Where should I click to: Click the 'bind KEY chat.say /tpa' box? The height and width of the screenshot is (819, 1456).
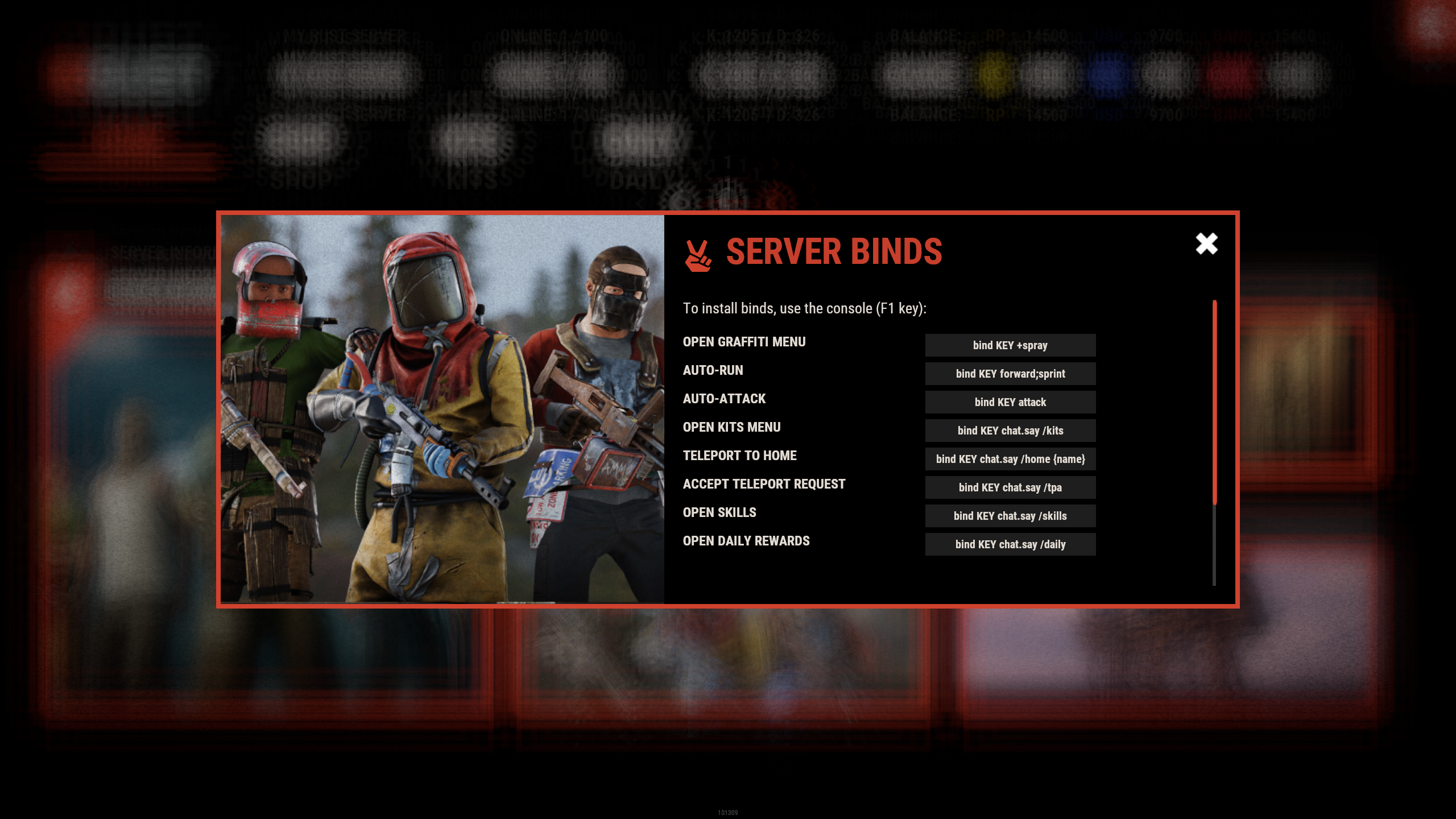coord(1010,487)
